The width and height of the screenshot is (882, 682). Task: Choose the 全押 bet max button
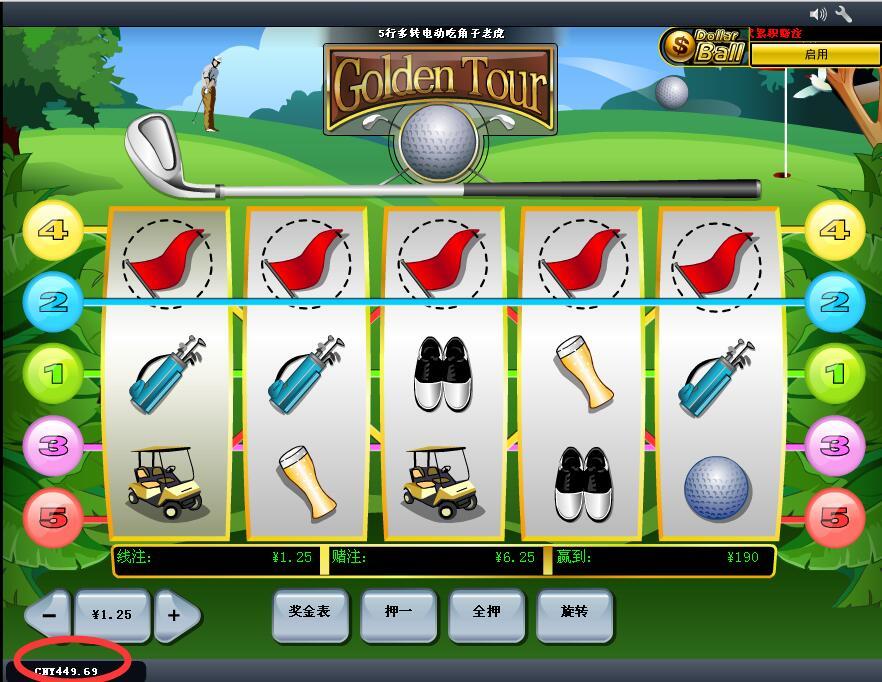(x=486, y=611)
